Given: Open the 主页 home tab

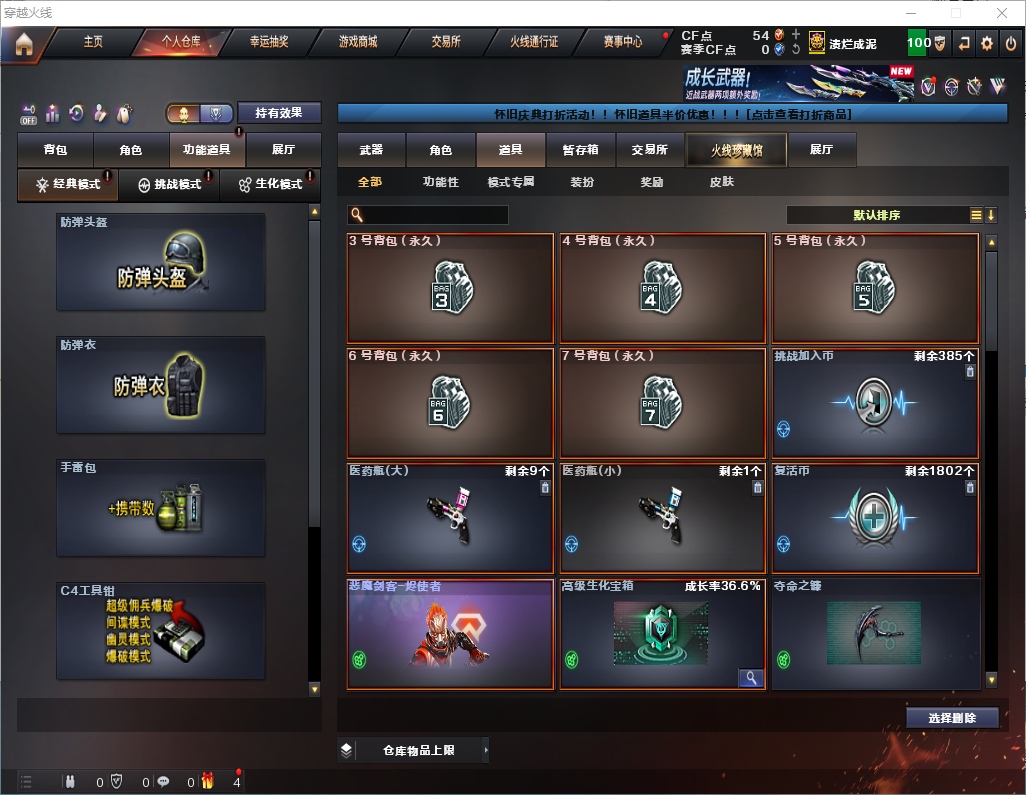Looking at the screenshot, I should 93,42.
